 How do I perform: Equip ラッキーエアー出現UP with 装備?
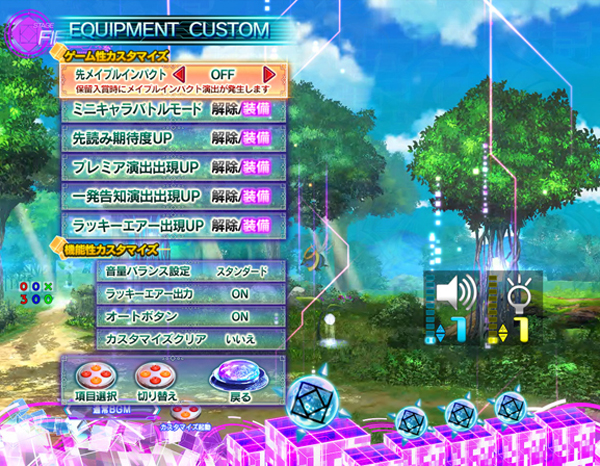[257, 224]
